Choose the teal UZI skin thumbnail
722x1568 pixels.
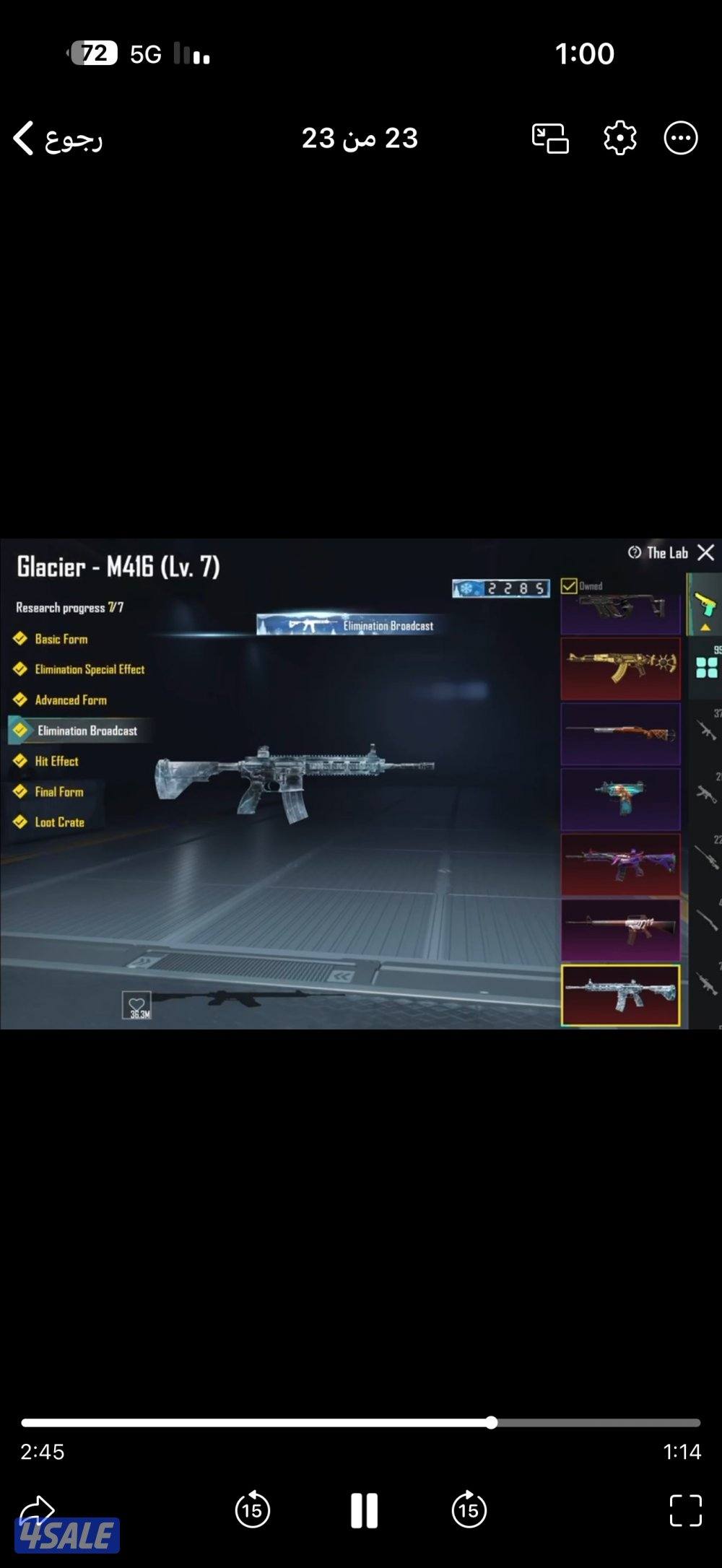[x=620, y=798]
